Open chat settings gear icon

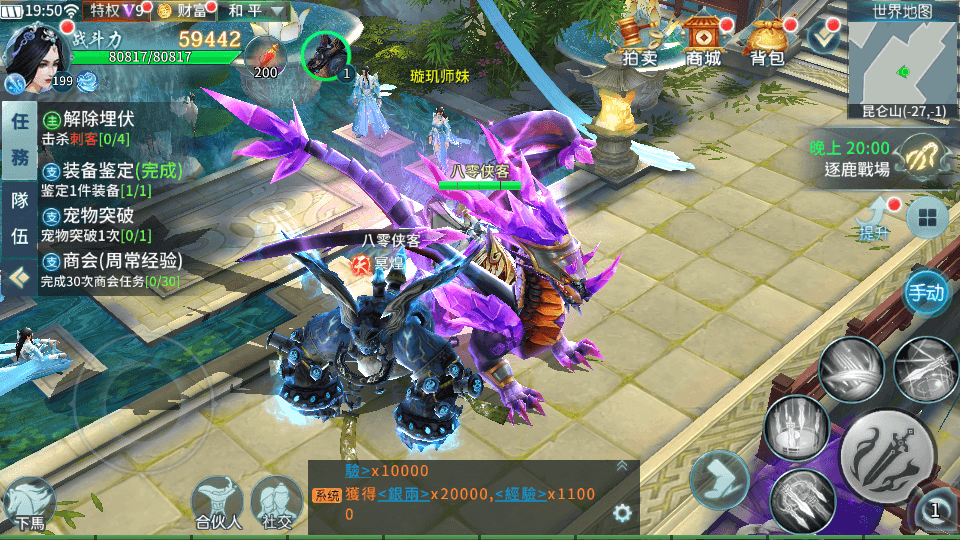[x=622, y=512]
